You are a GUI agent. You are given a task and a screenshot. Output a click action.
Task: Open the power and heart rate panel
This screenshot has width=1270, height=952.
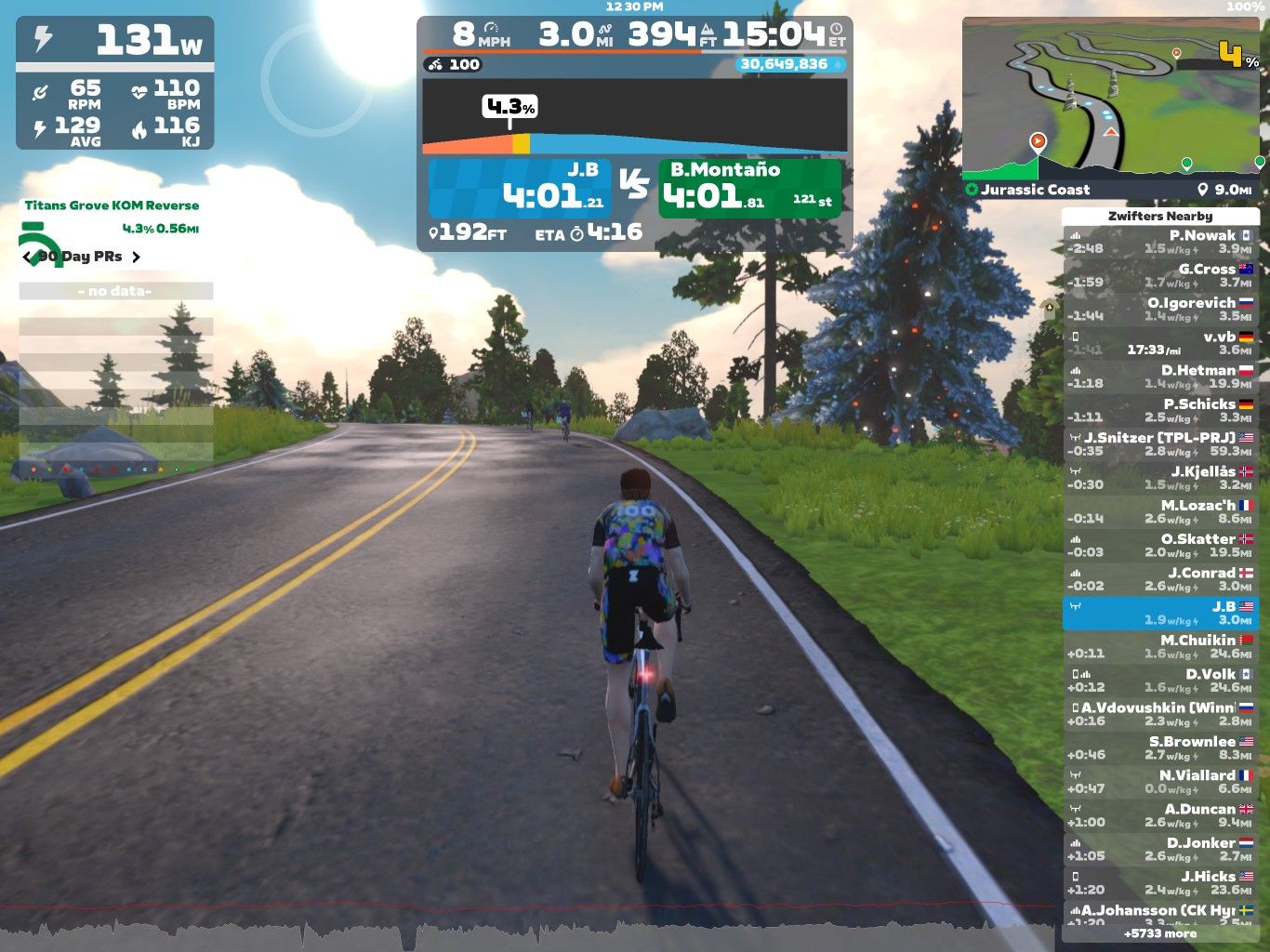(x=115, y=84)
